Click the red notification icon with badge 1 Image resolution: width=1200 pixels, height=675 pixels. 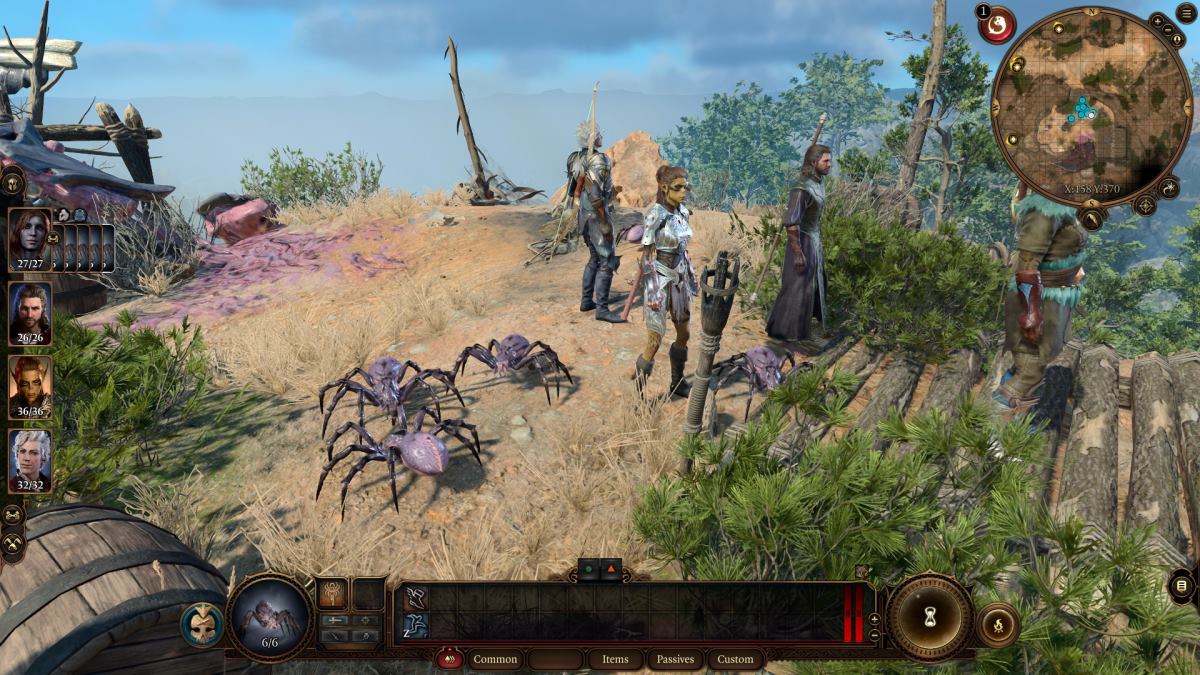pos(997,25)
